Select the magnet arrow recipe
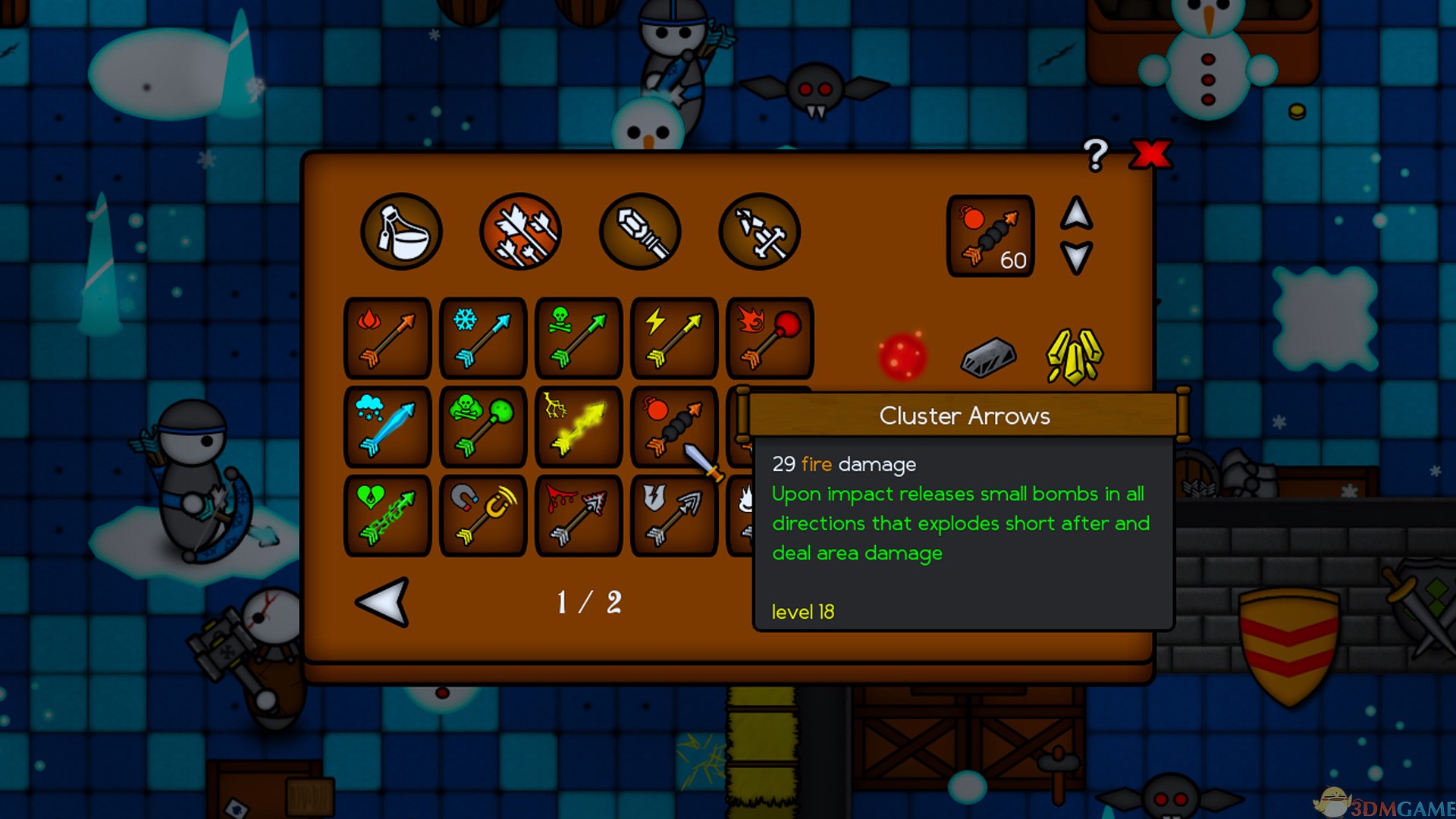The width and height of the screenshot is (1456, 819). (x=483, y=516)
